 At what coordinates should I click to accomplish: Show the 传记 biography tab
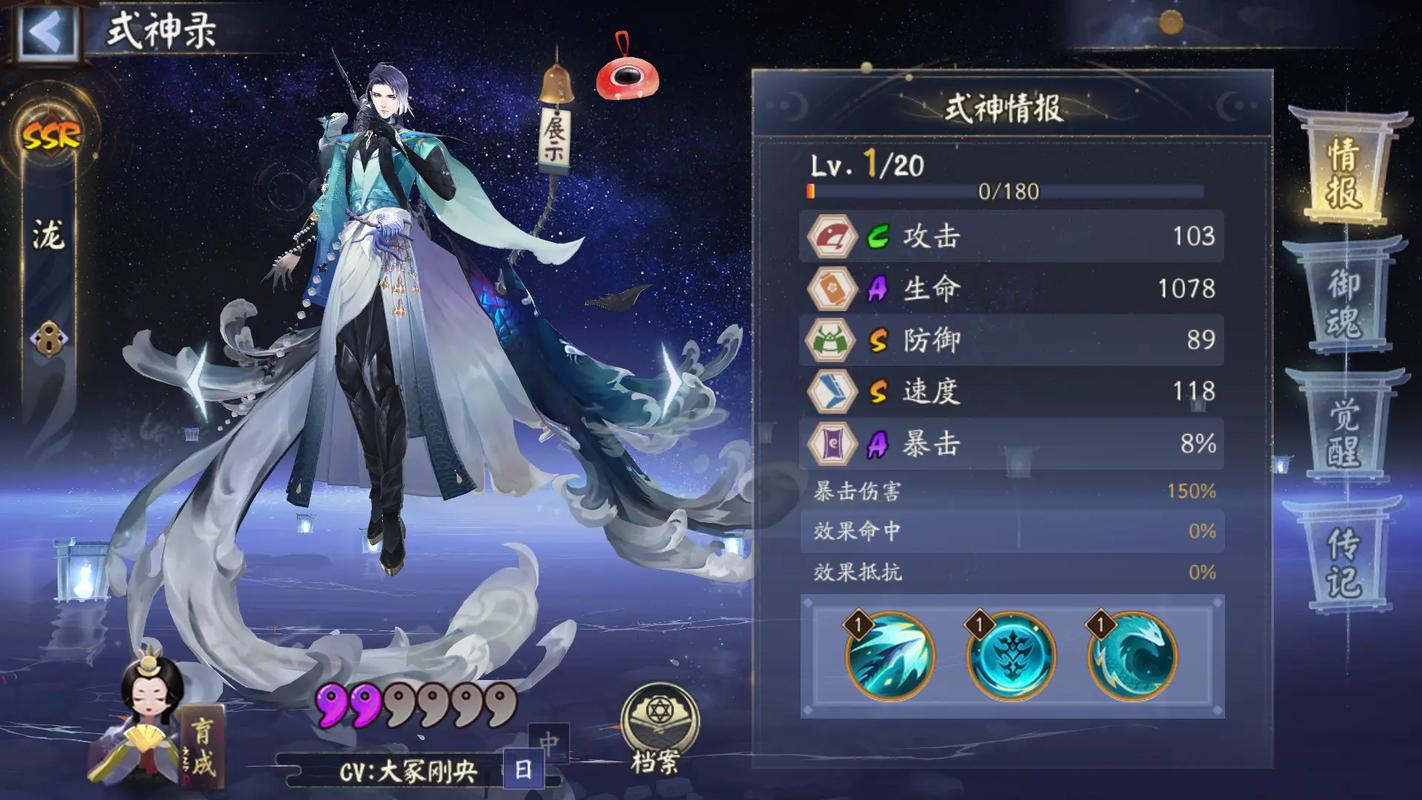[1344, 560]
